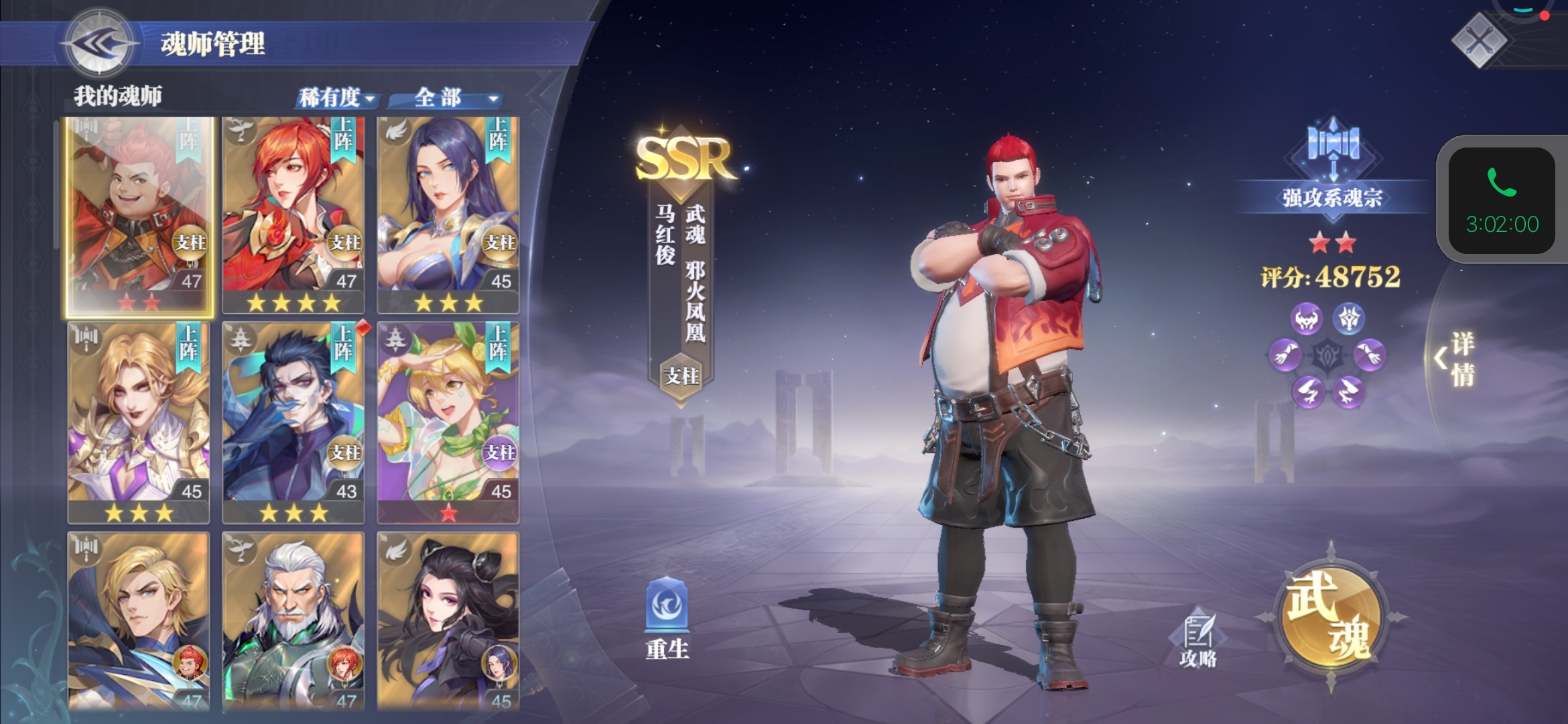Screen dimensions: 1568x724
Task: Close the screen with the crossed-swords X button
Action: [1478, 40]
